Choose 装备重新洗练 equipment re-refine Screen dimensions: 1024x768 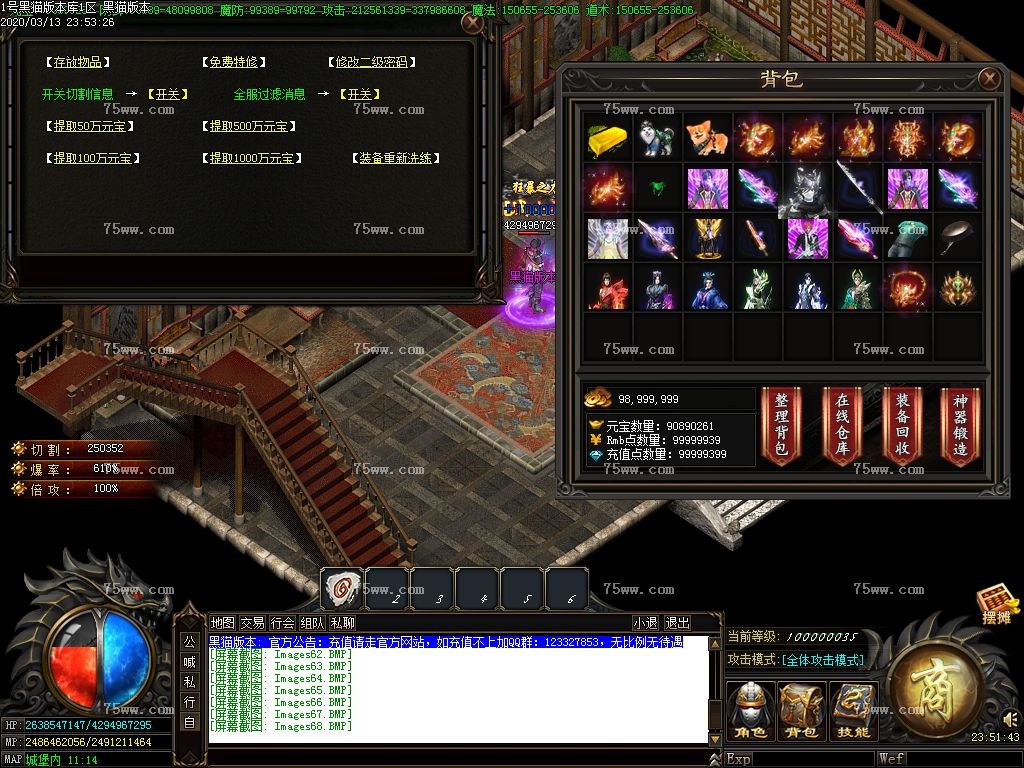point(399,158)
